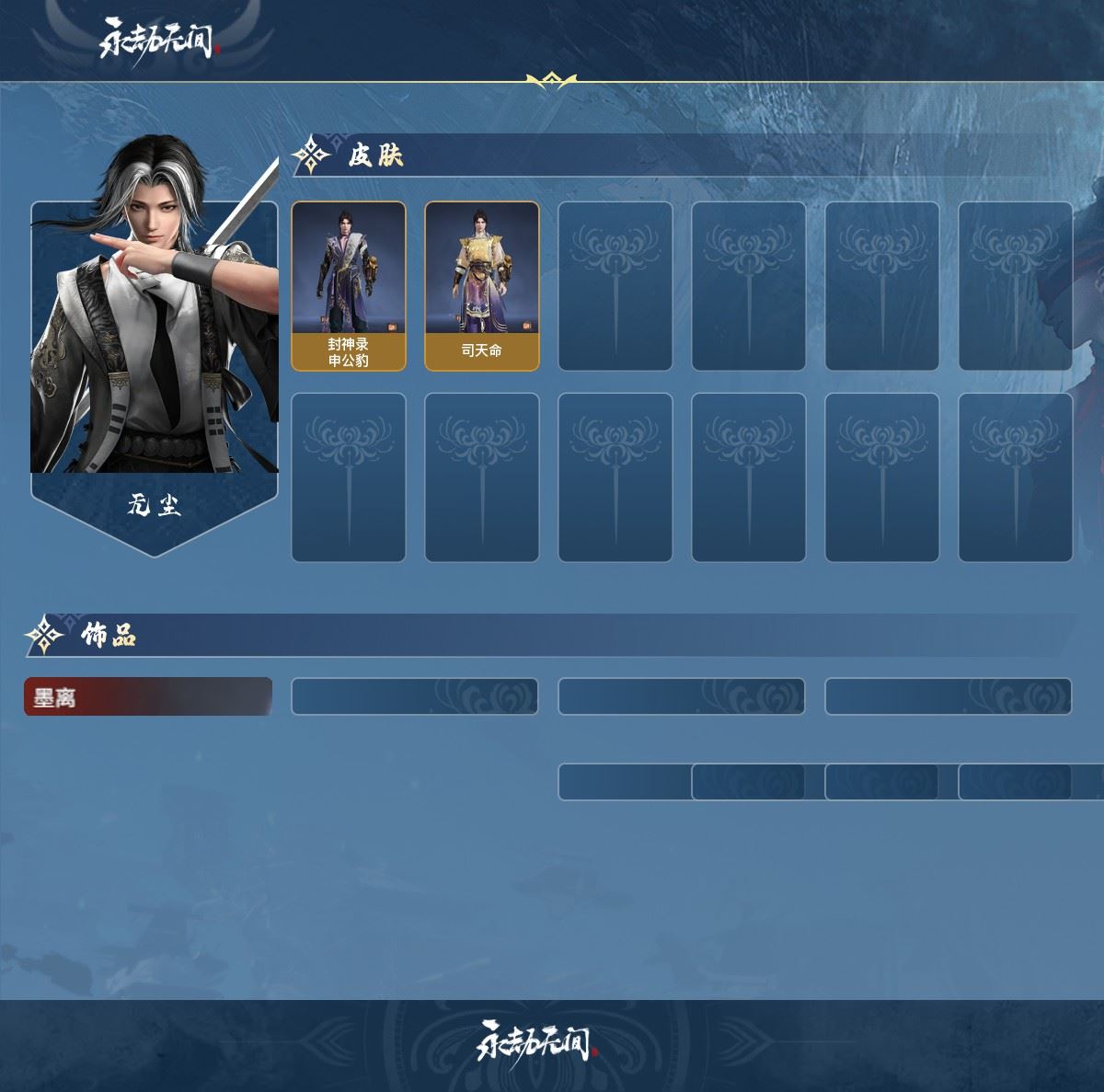Image resolution: width=1104 pixels, height=1092 pixels.
Task: Select the 封神录 申公豹 skin card
Action: [x=349, y=286]
